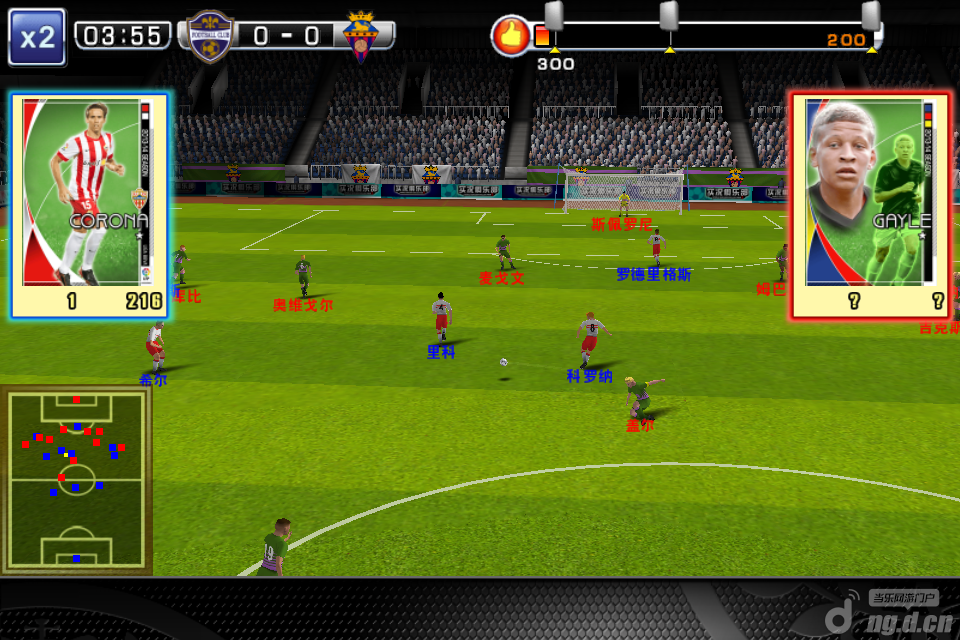Select the Gayle opponent card
This screenshot has width=960, height=640.
pyautogui.click(x=869, y=205)
